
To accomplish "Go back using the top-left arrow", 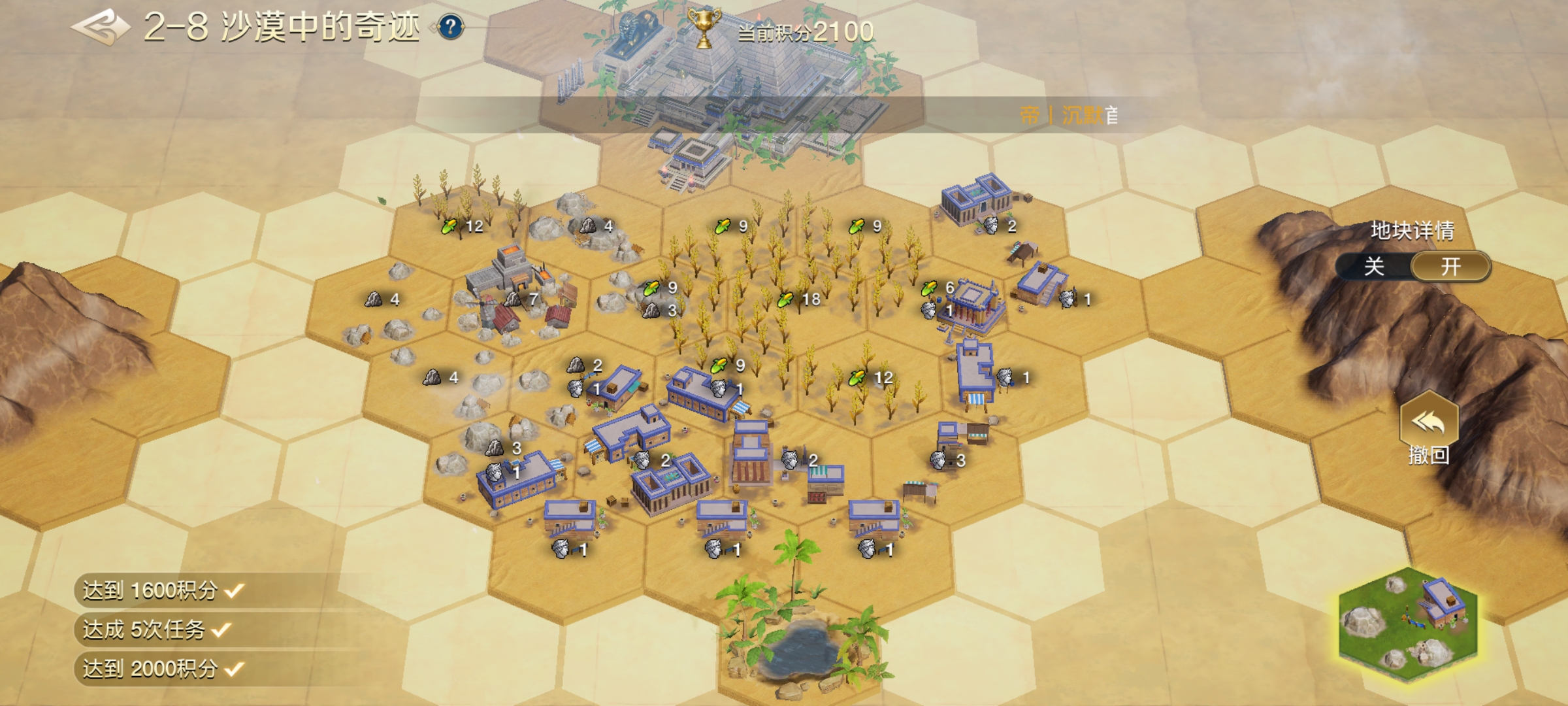I will [99, 27].
